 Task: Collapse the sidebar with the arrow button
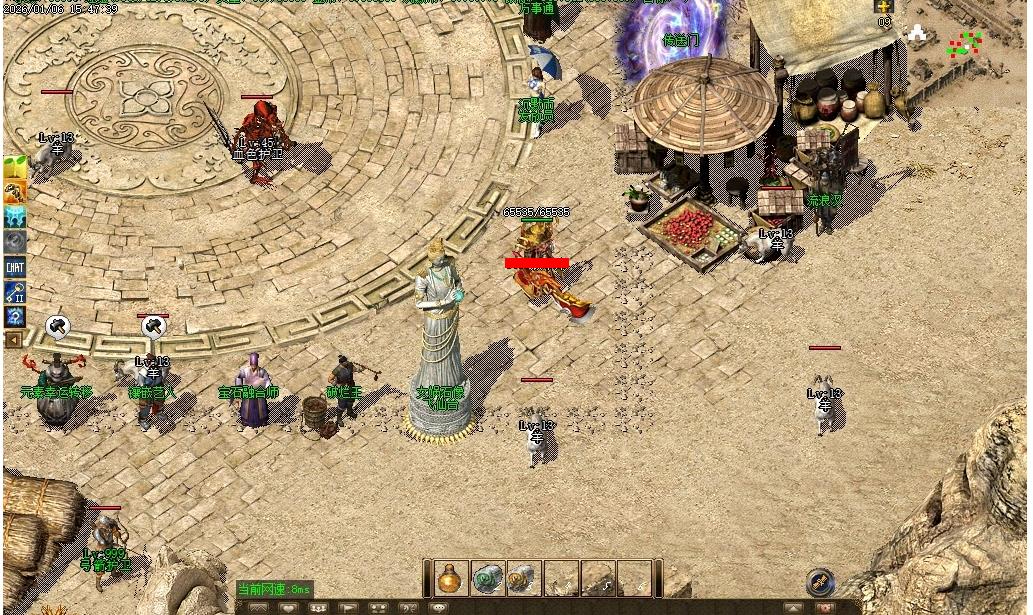pyautogui.click(x=14, y=340)
